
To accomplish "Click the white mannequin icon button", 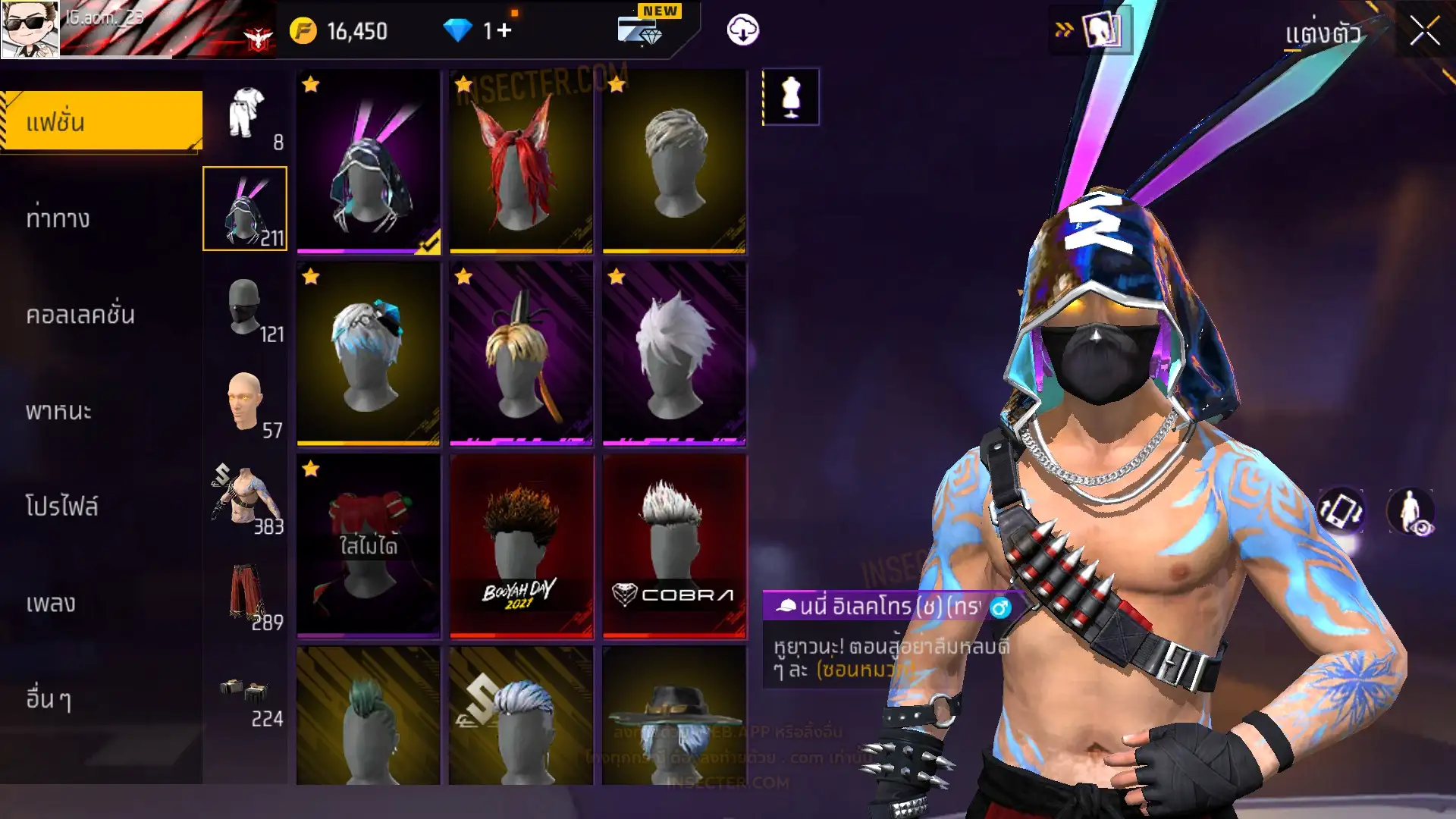I will coord(791,97).
